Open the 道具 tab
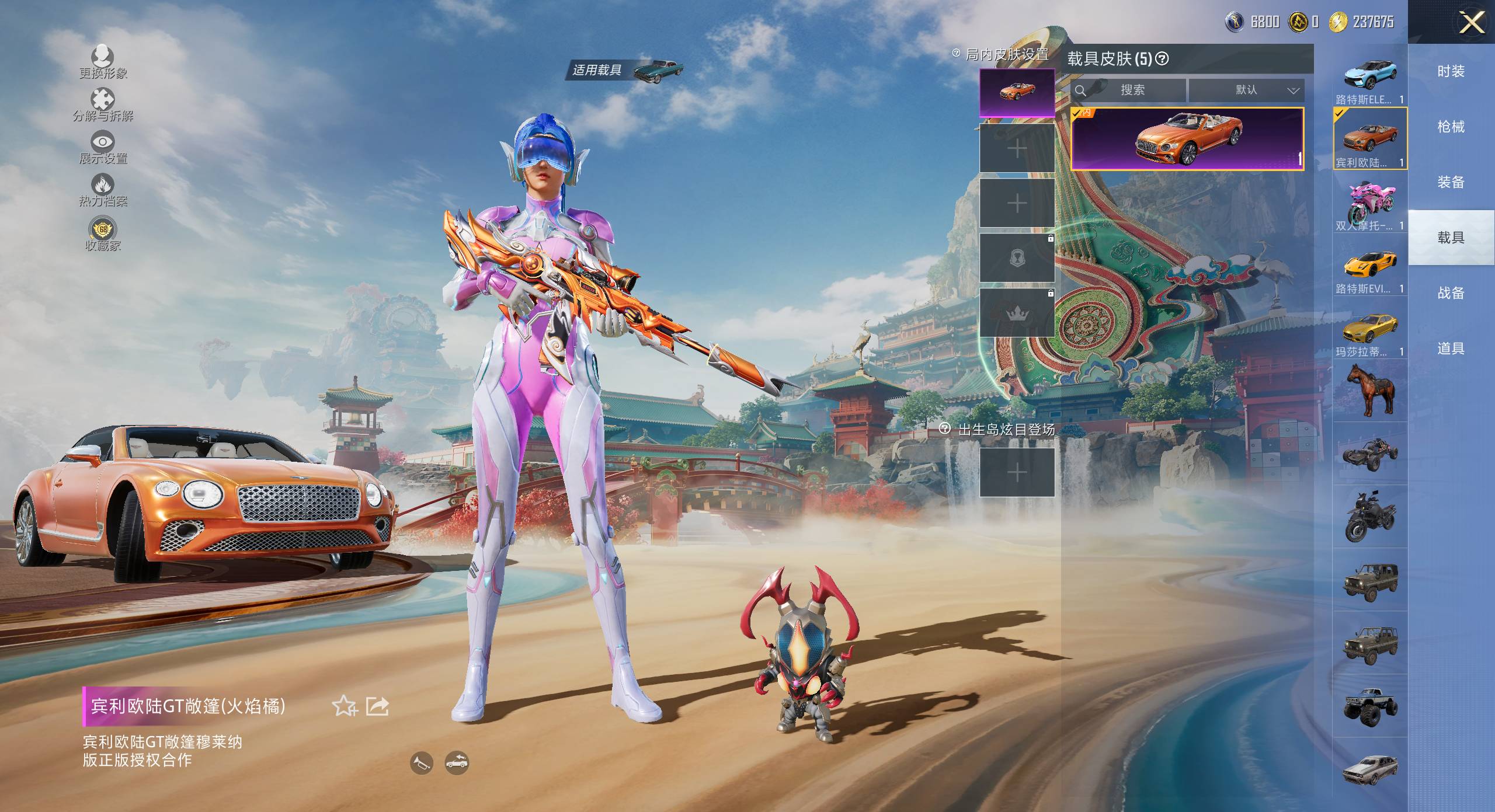The height and width of the screenshot is (812, 1495). click(1451, 349)
